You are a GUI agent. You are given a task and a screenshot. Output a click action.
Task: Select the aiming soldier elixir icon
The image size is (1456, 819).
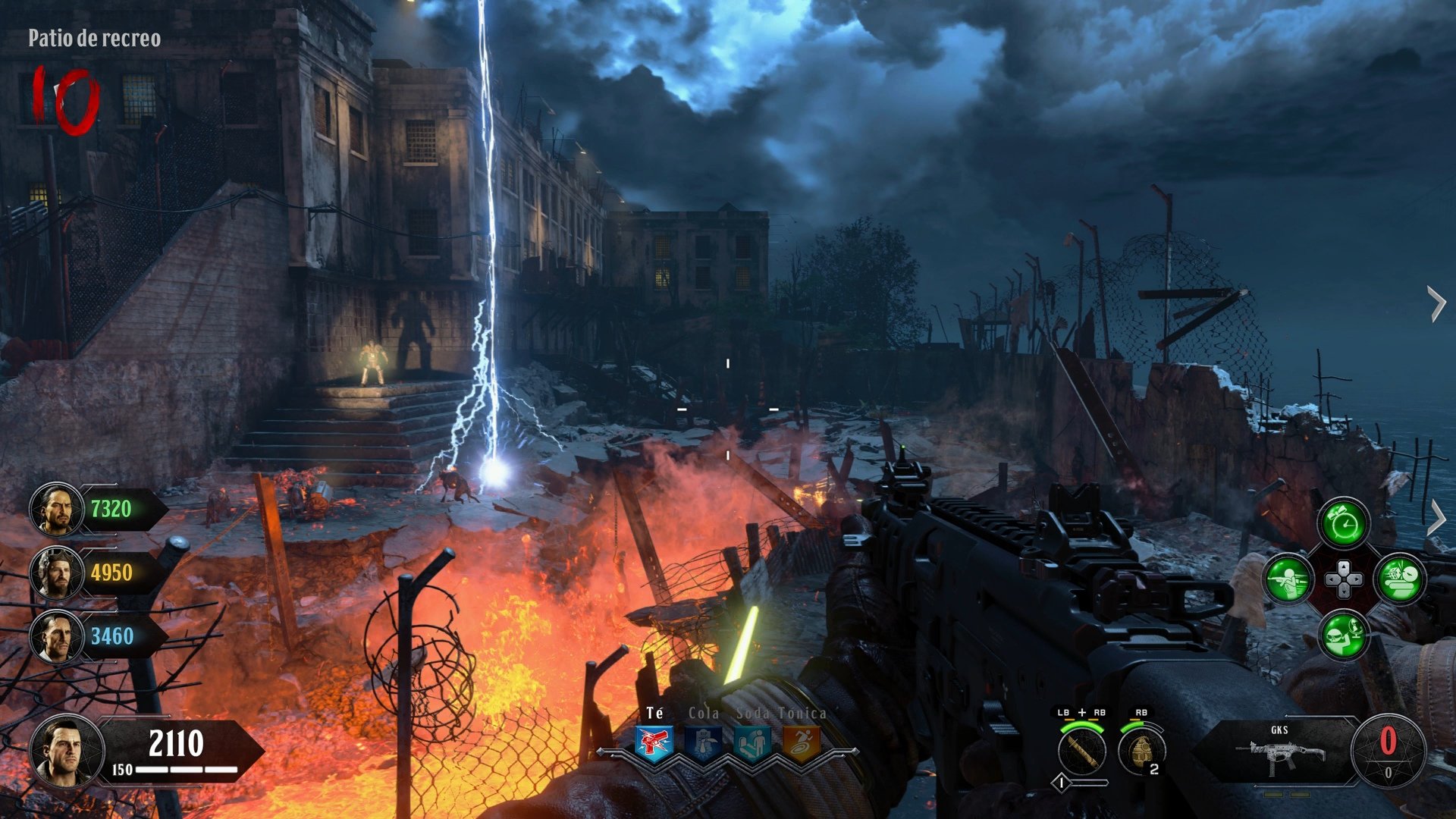(x=1287, y=580)
